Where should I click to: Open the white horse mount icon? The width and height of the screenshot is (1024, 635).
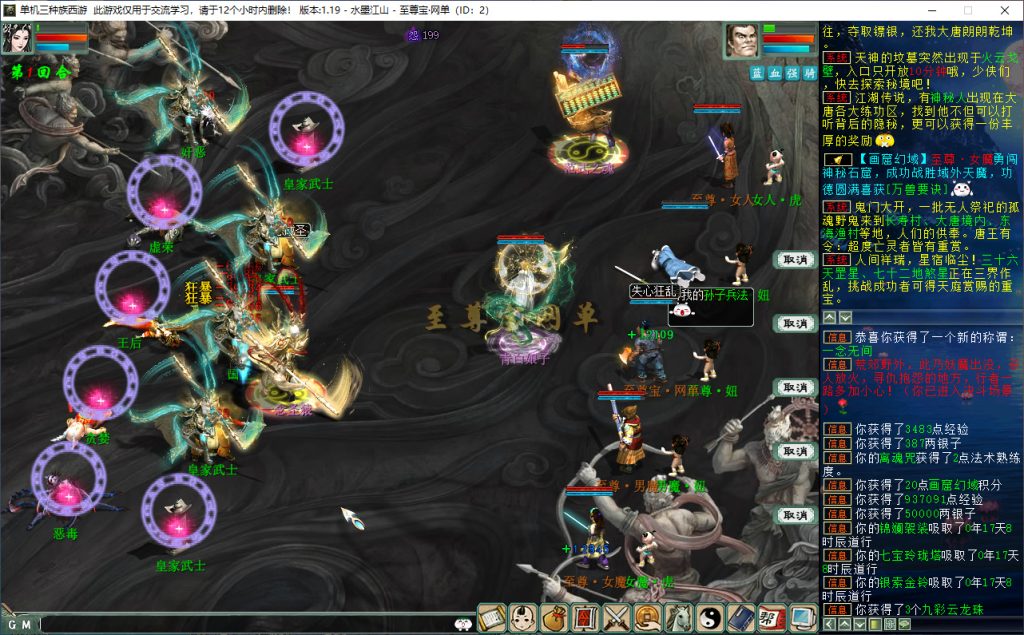pyautogui.click(x=679, y=618)
